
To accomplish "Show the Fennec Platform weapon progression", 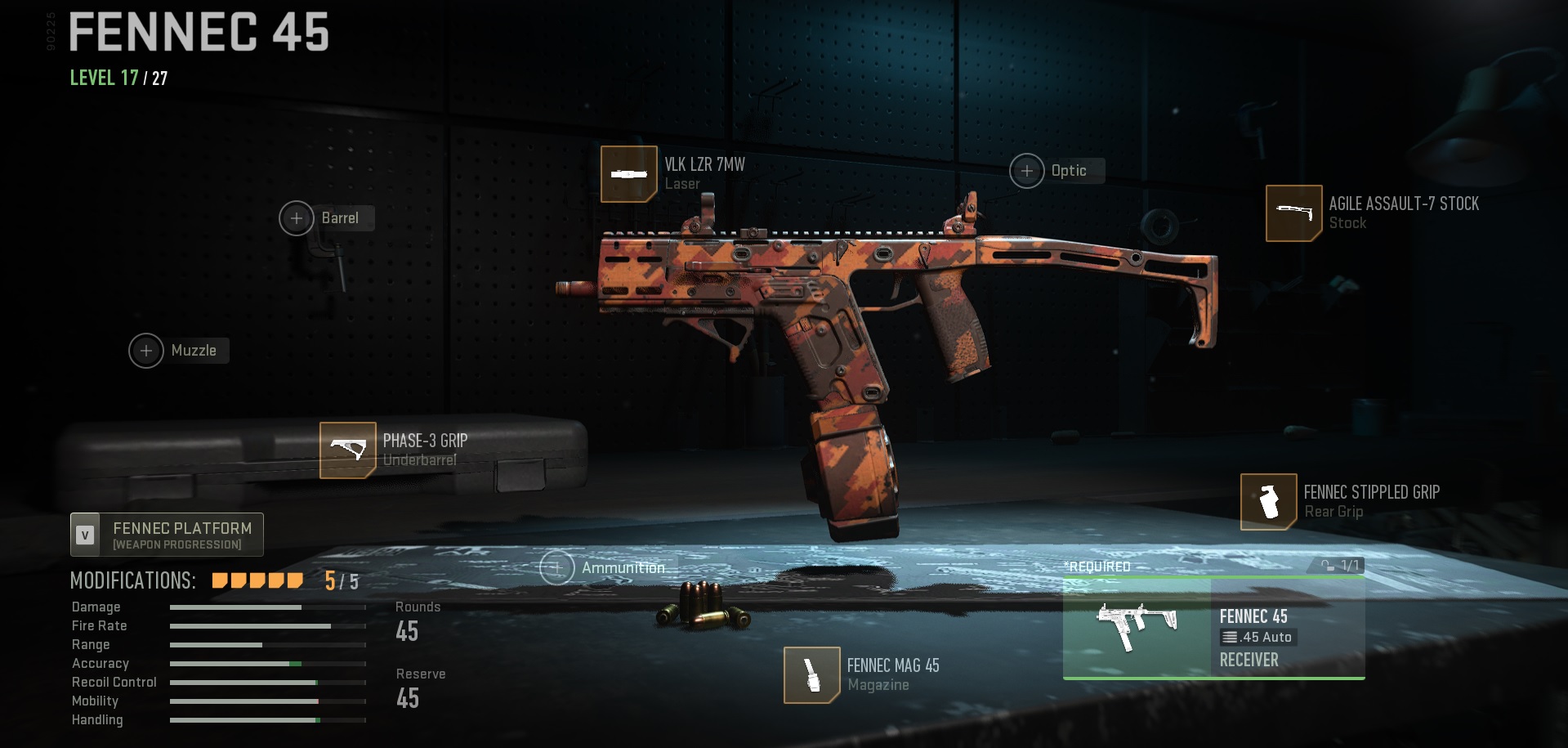I will [x=167, y=535].
